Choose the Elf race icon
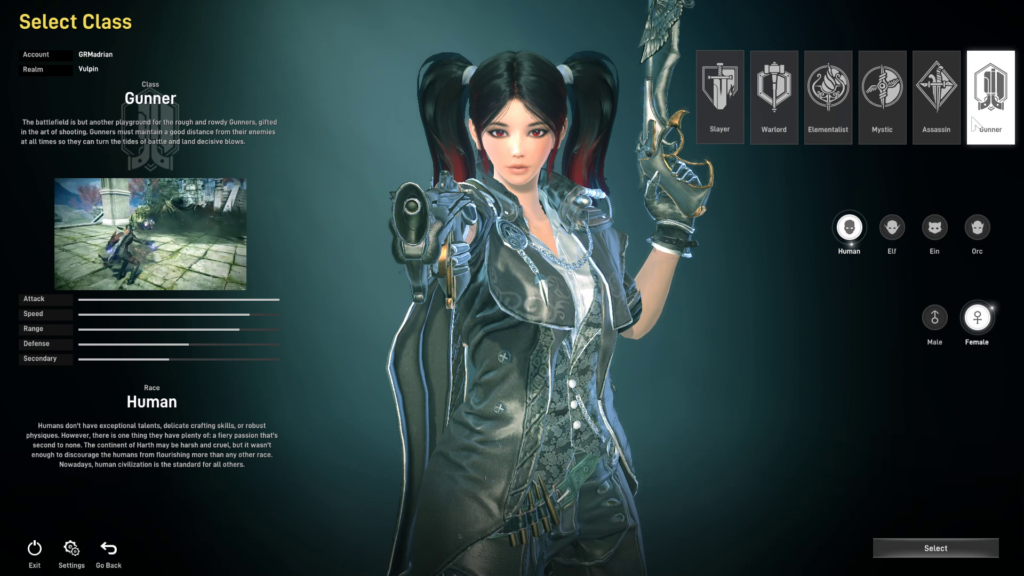 point(892,228)
